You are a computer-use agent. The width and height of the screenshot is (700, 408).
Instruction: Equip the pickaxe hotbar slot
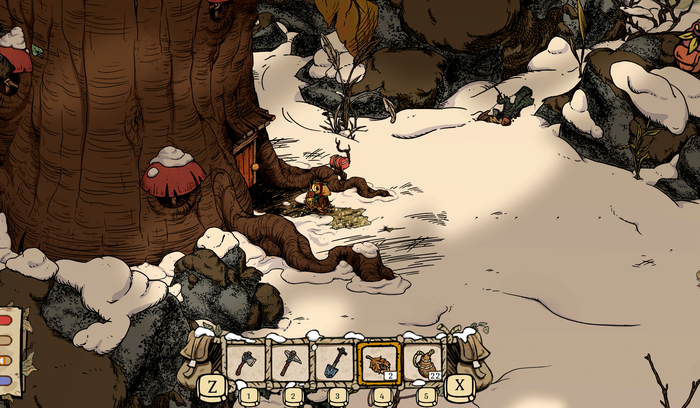click(291, 362)
